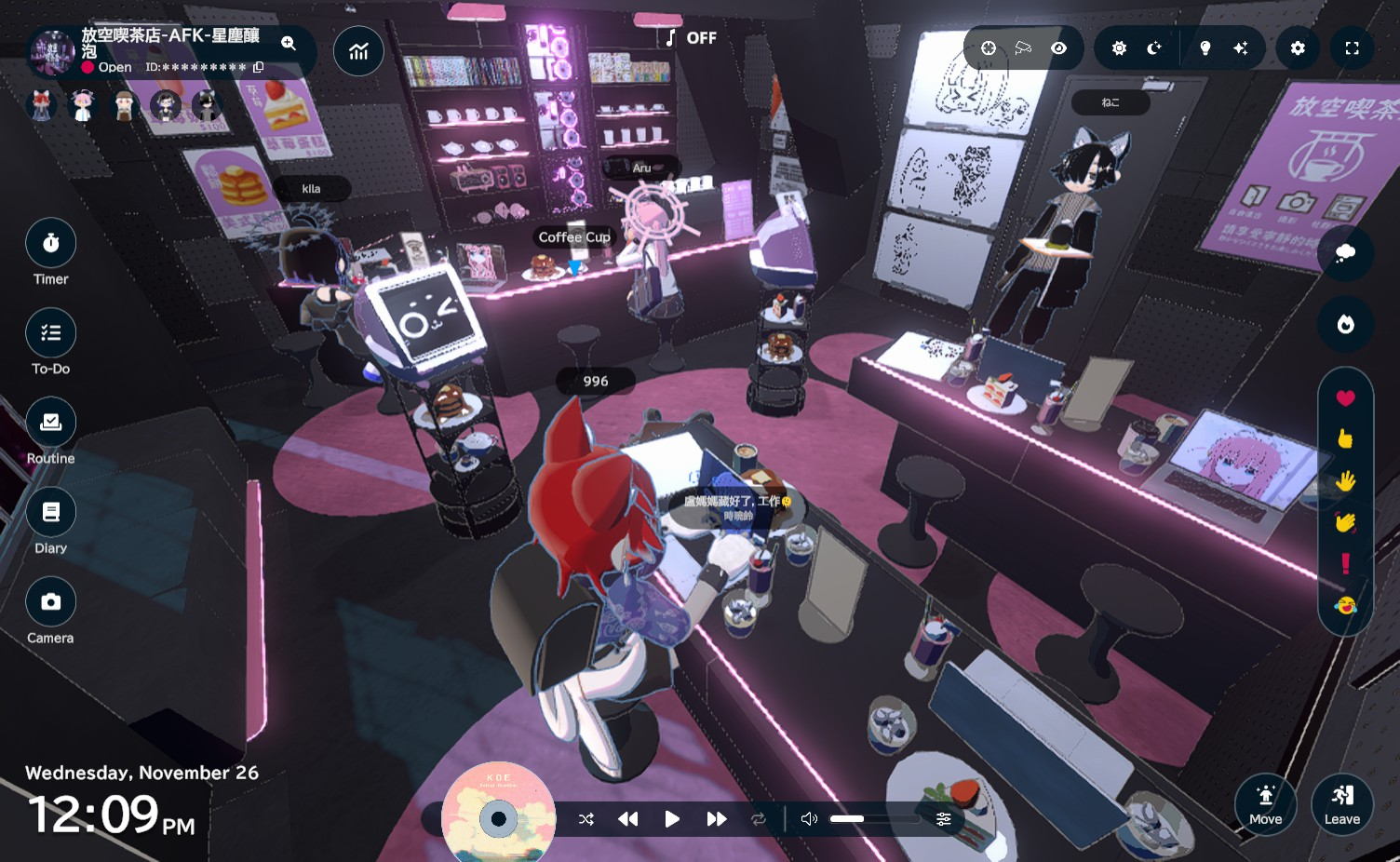This screenshot has width=1400, height=862.
Task: Open the Timer tool
Action: pos(50,244)
